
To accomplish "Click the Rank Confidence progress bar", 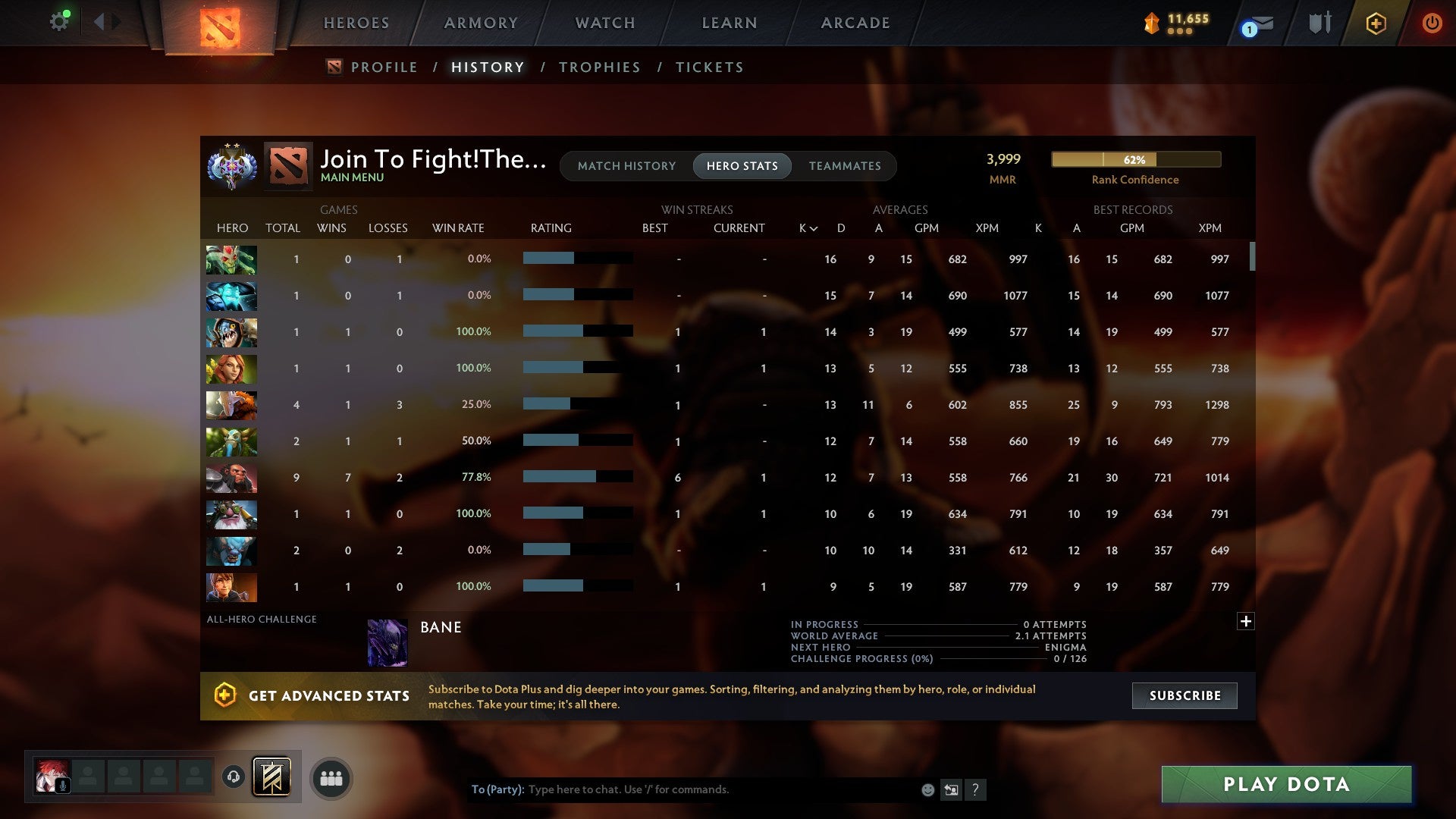I will [x=1135, y=160].
